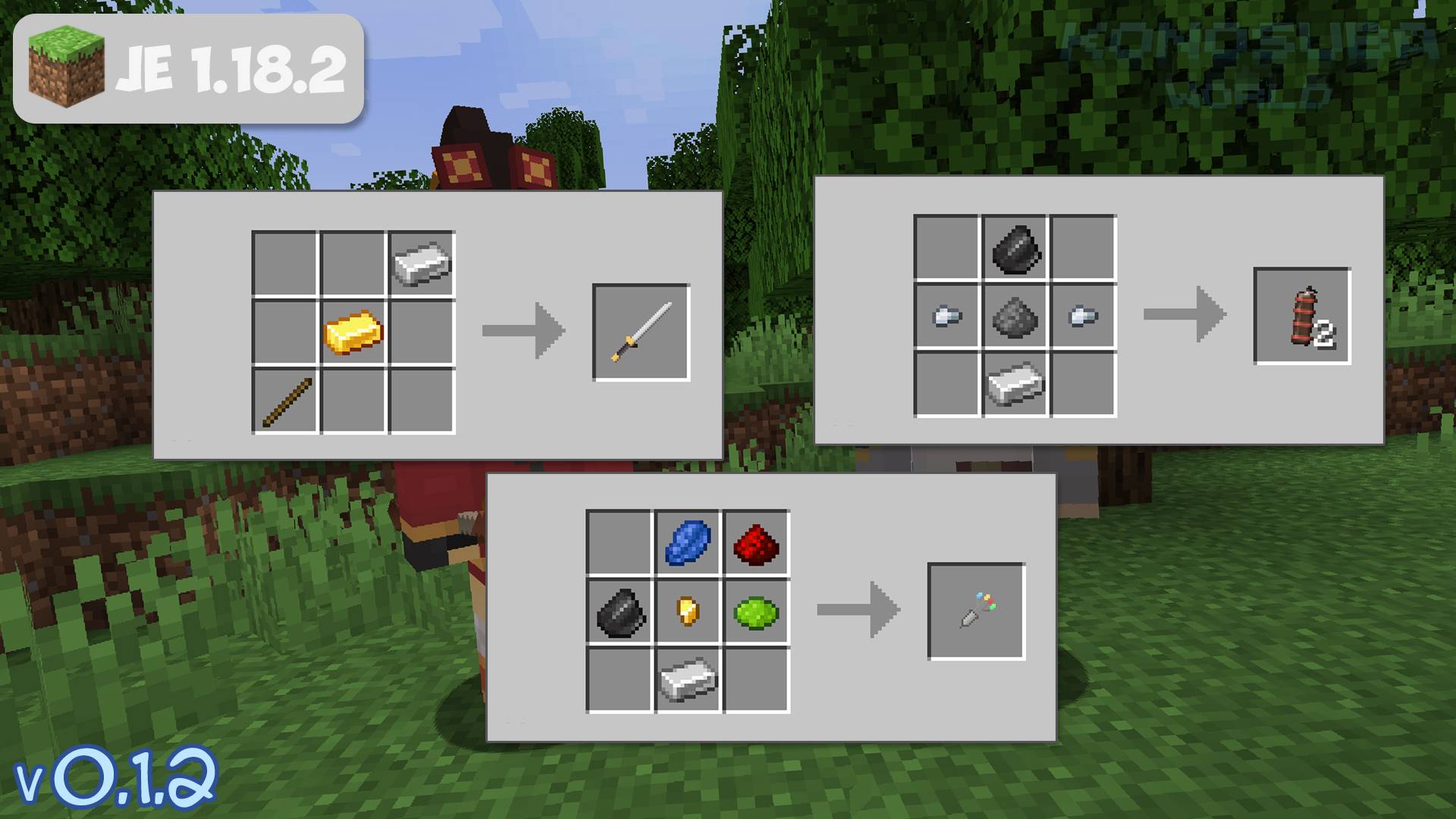Viewport: 1456px width, 819px height.
Task: Click the iron ingot in the syringe recipe
Action: (x=688, y=680)
